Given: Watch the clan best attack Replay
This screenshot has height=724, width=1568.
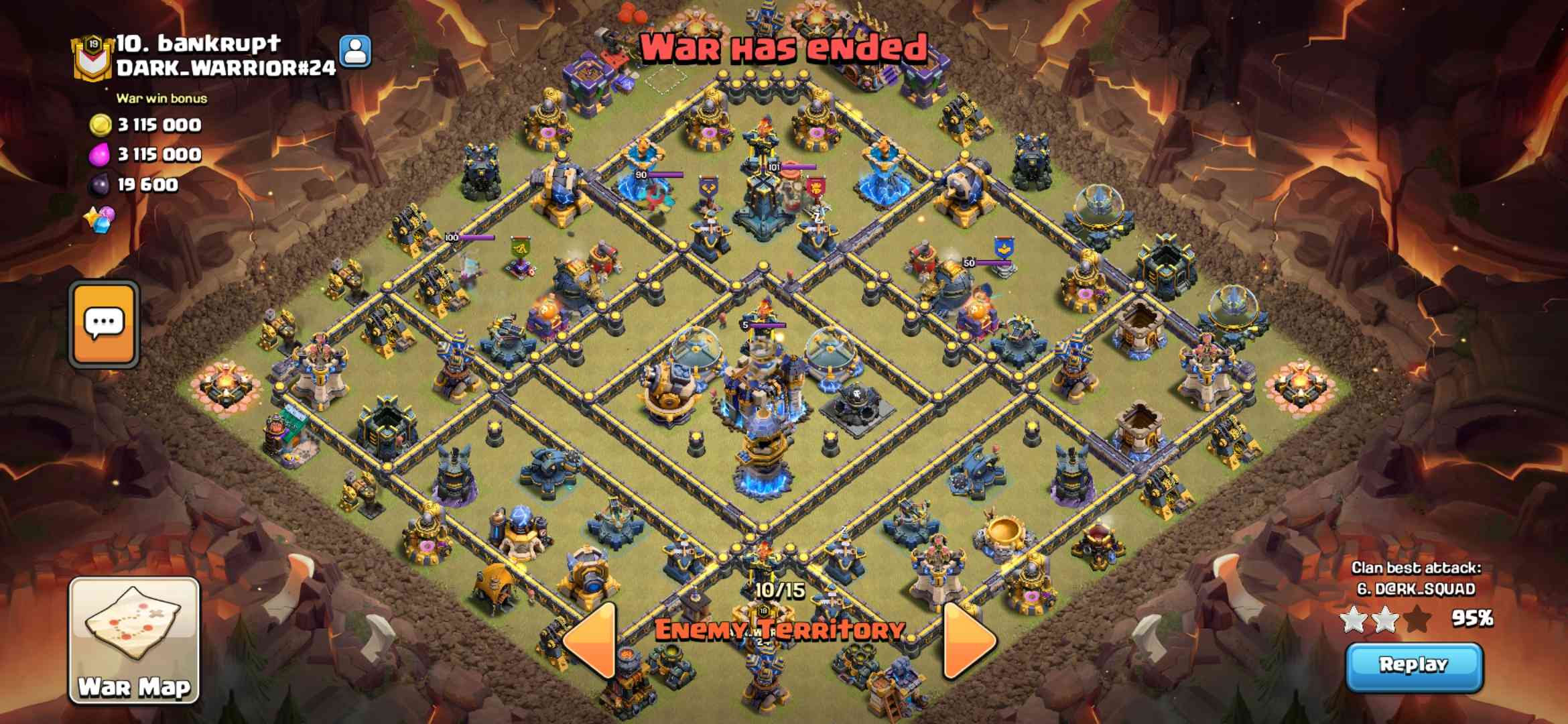Looking at the screenshot, I should click(x=1414, y=666).
